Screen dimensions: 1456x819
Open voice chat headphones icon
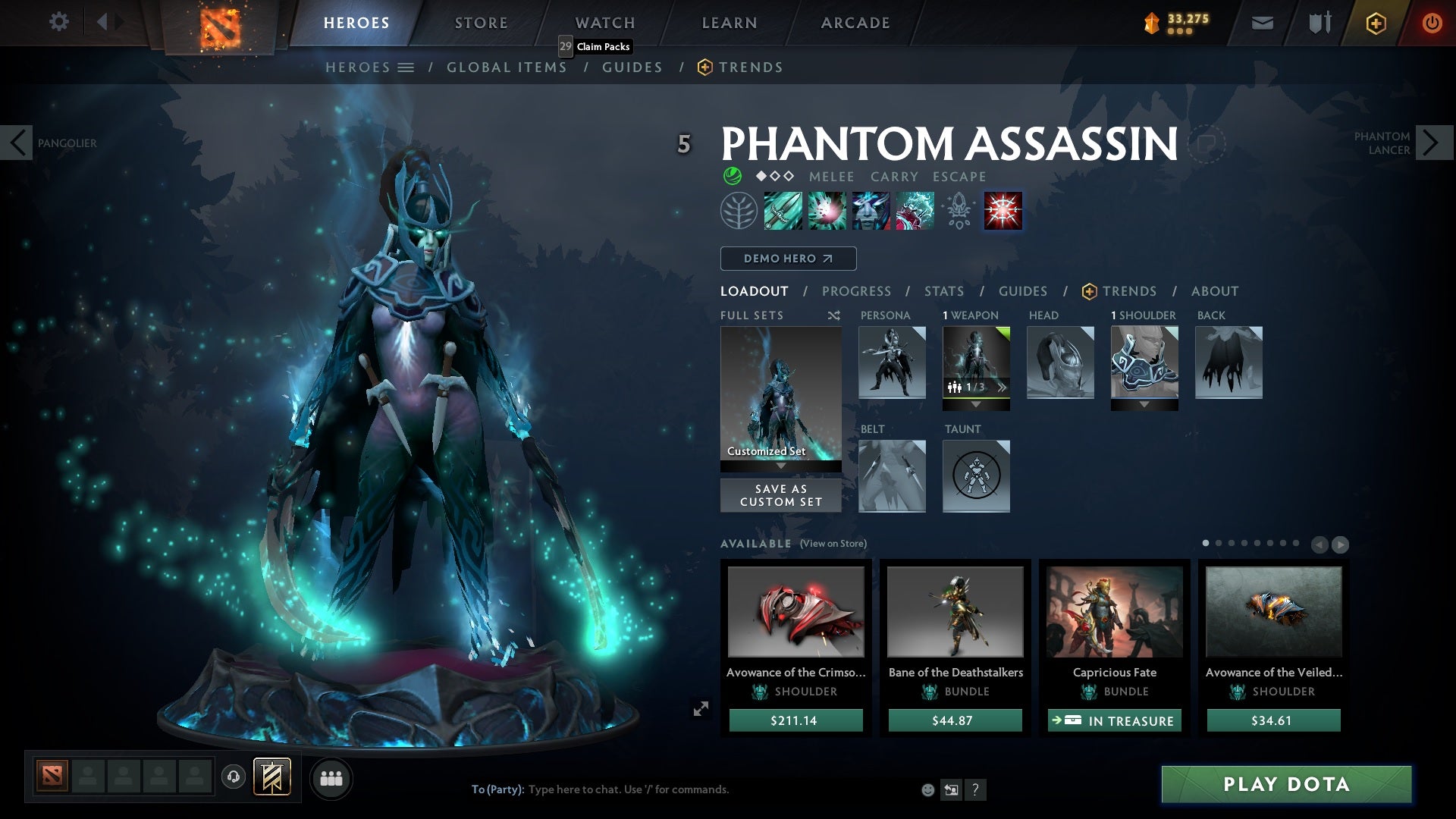(x=232, y=778)
